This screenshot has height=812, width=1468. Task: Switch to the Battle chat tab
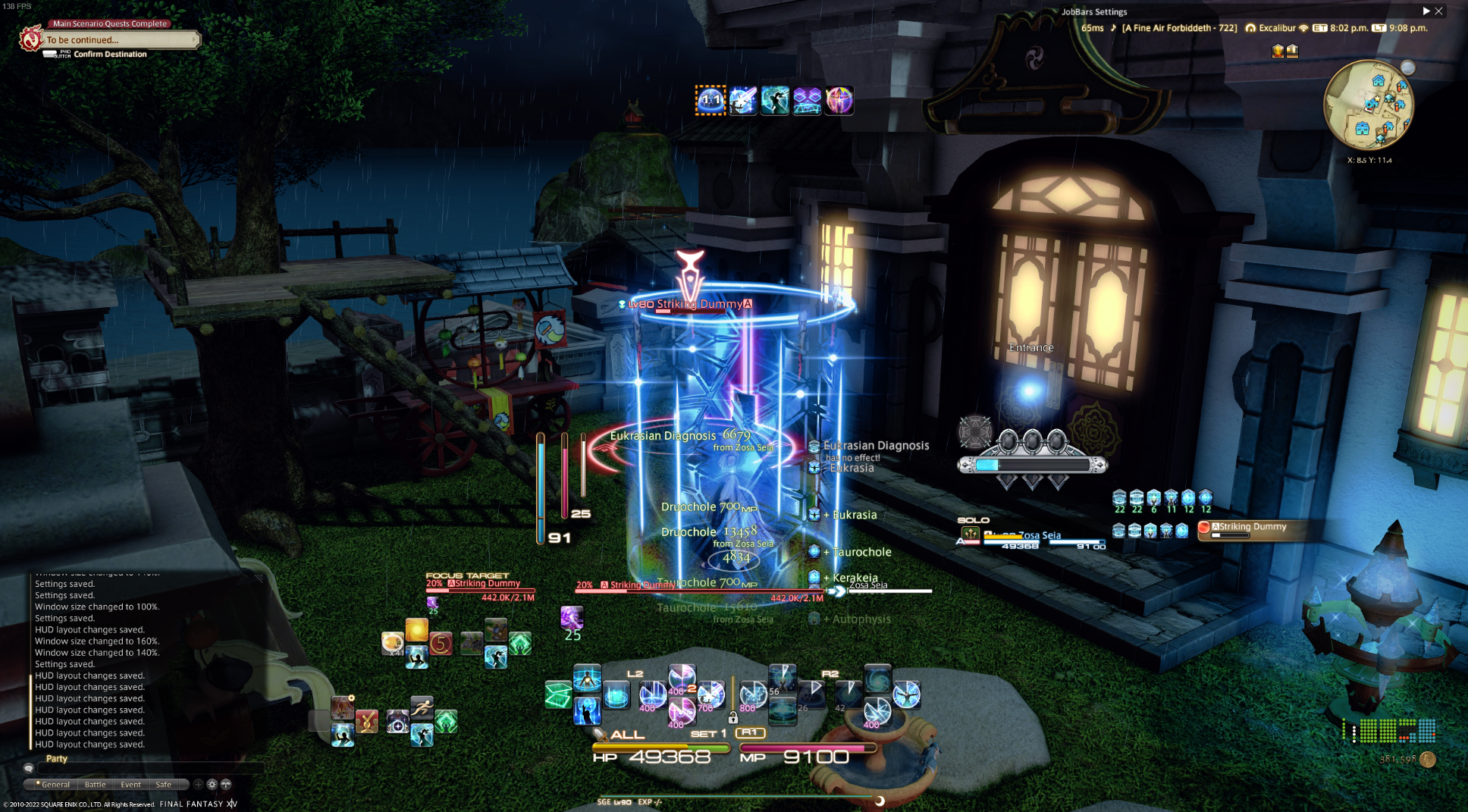[95, 785]
